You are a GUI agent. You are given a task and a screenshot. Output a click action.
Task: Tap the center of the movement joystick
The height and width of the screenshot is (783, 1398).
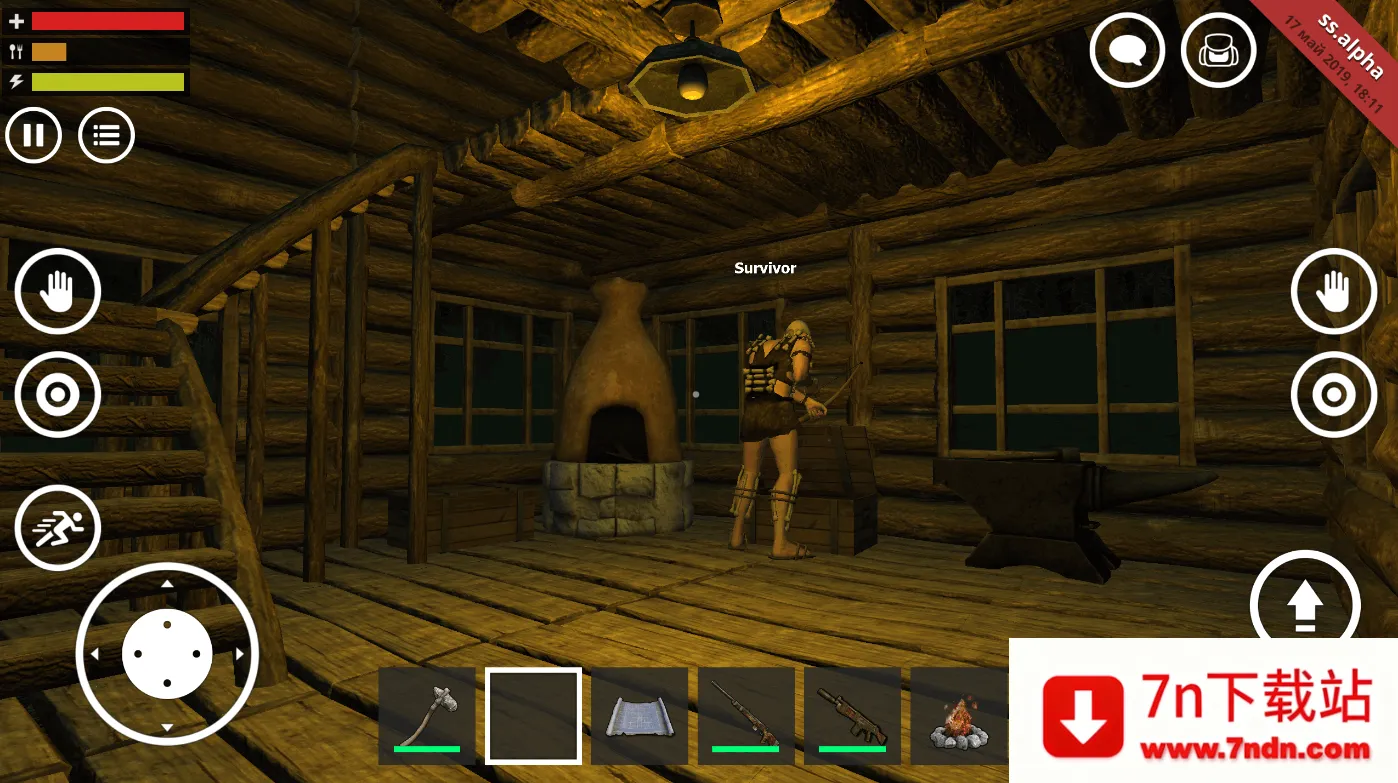tap(167, 652)
